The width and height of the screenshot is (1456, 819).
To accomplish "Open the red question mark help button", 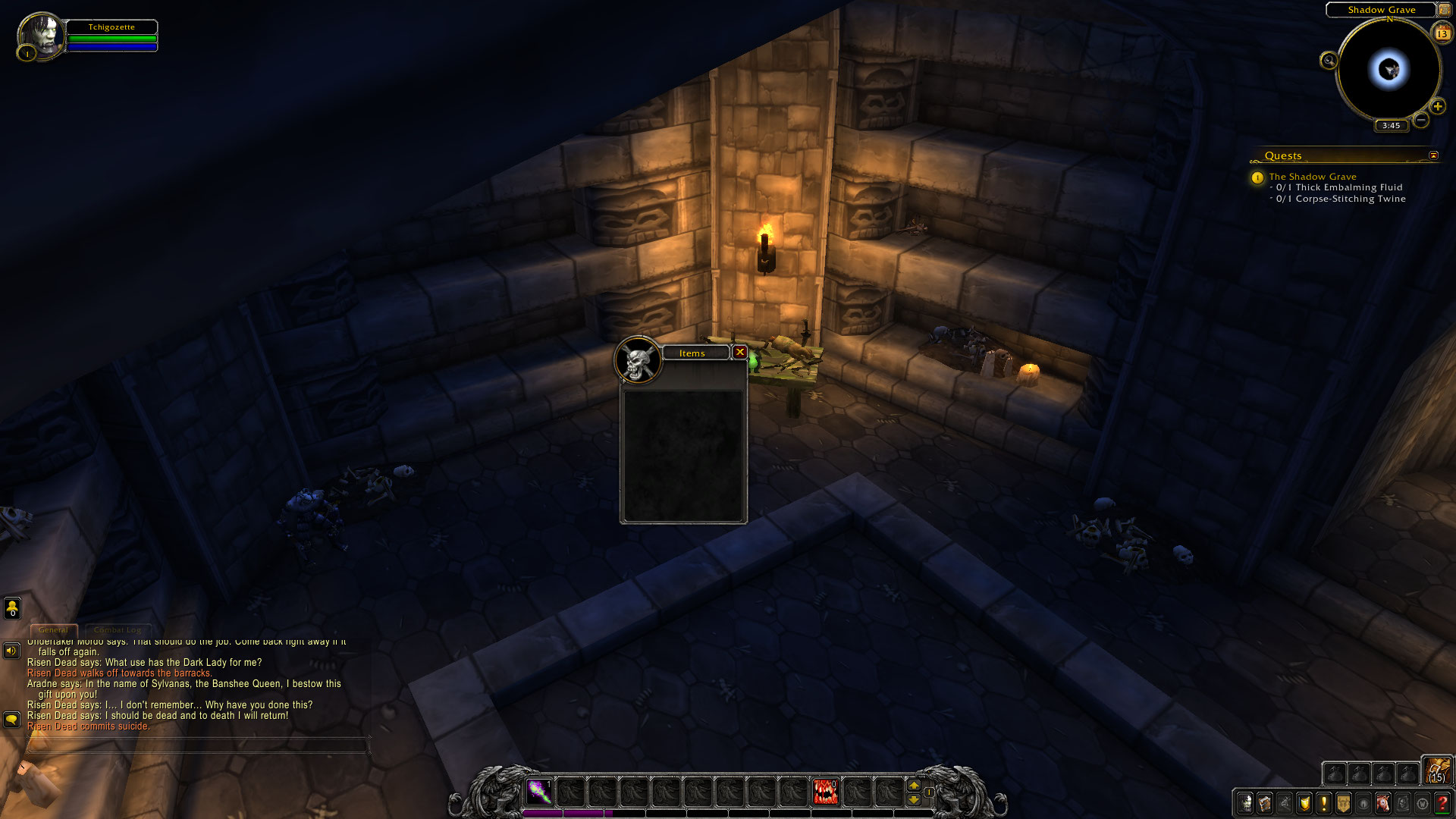I will (x=1442, y=803).
